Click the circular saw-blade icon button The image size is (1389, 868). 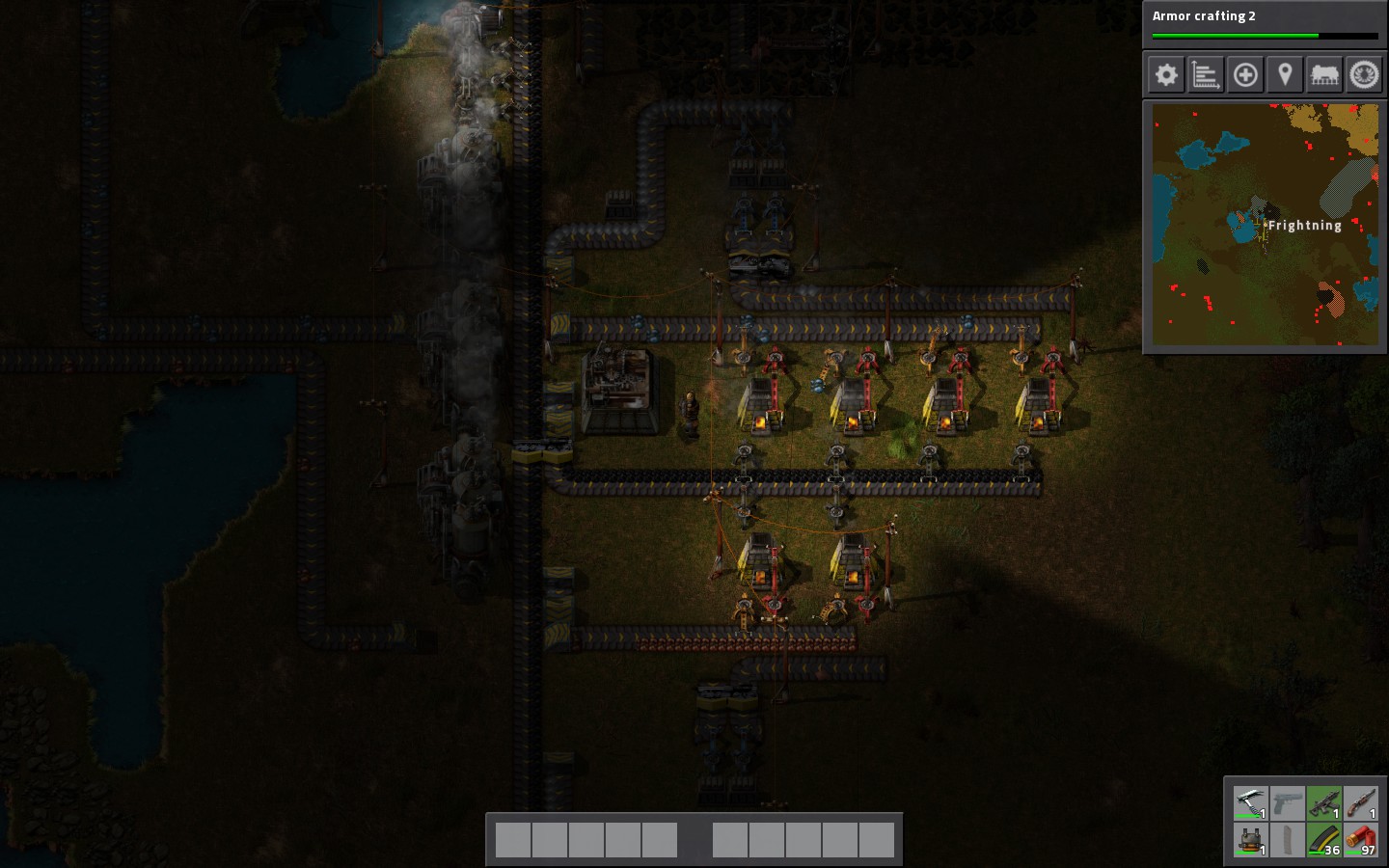click(x=1364, y=74)
